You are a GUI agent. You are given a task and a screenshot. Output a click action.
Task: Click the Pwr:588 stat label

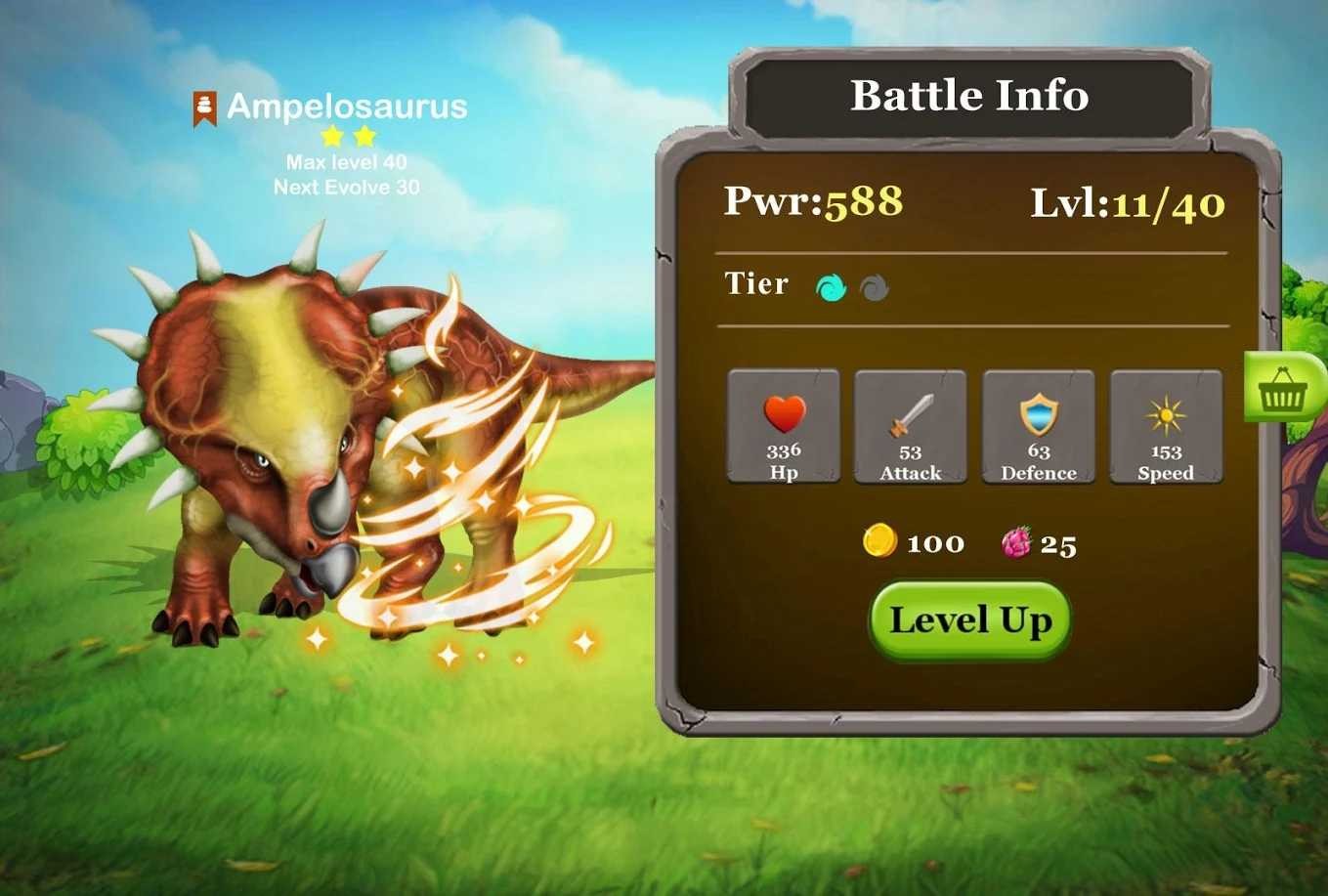[813, 202]
